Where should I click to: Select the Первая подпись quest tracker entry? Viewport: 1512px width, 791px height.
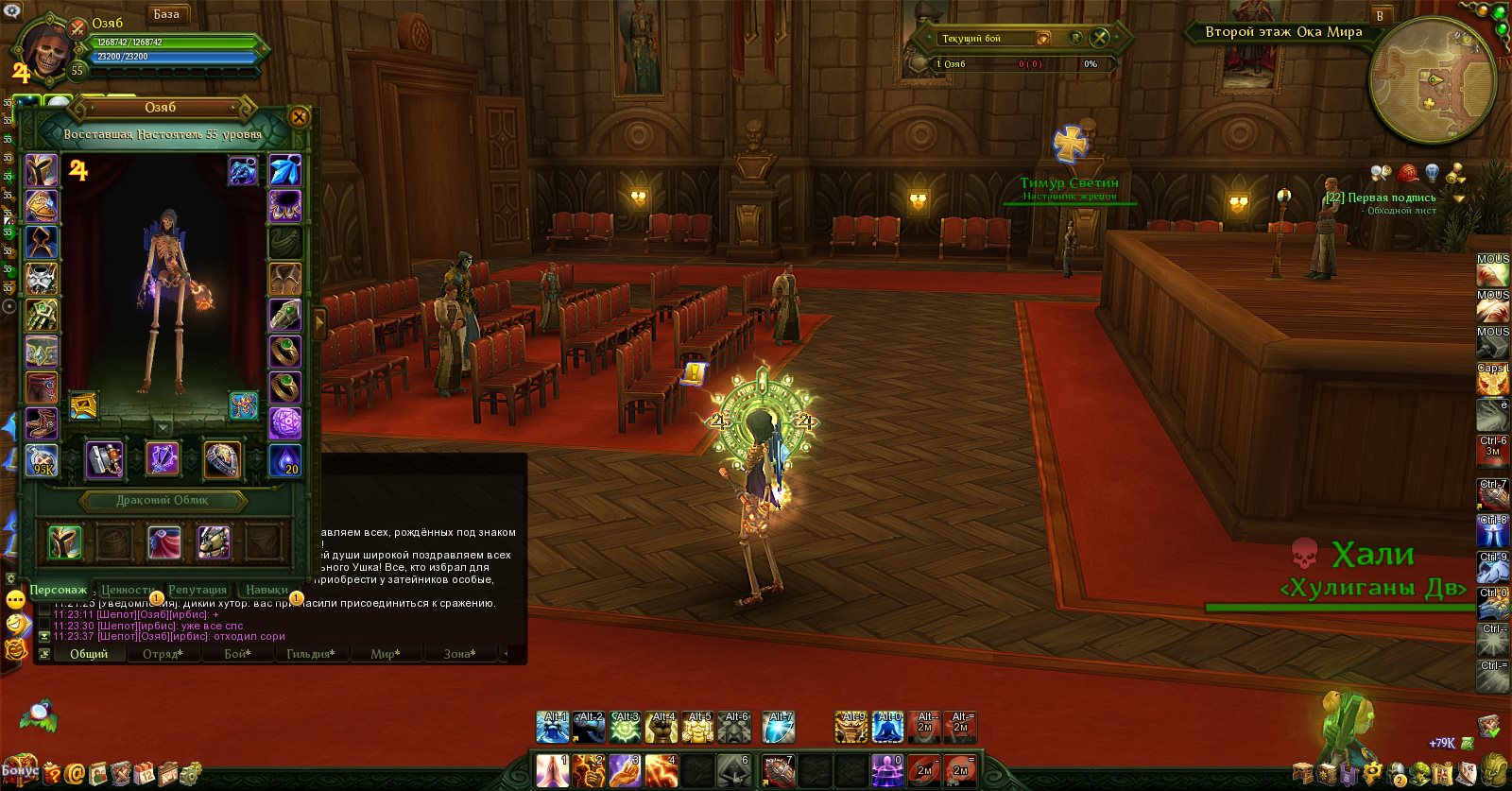click(x=1380, y=198)
